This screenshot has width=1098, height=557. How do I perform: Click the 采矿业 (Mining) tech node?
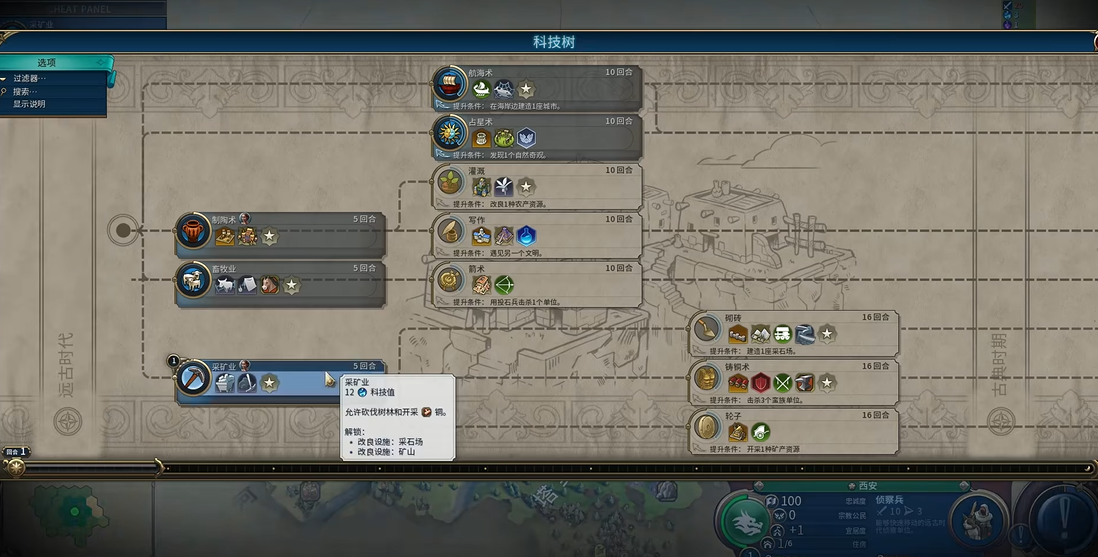280,380
